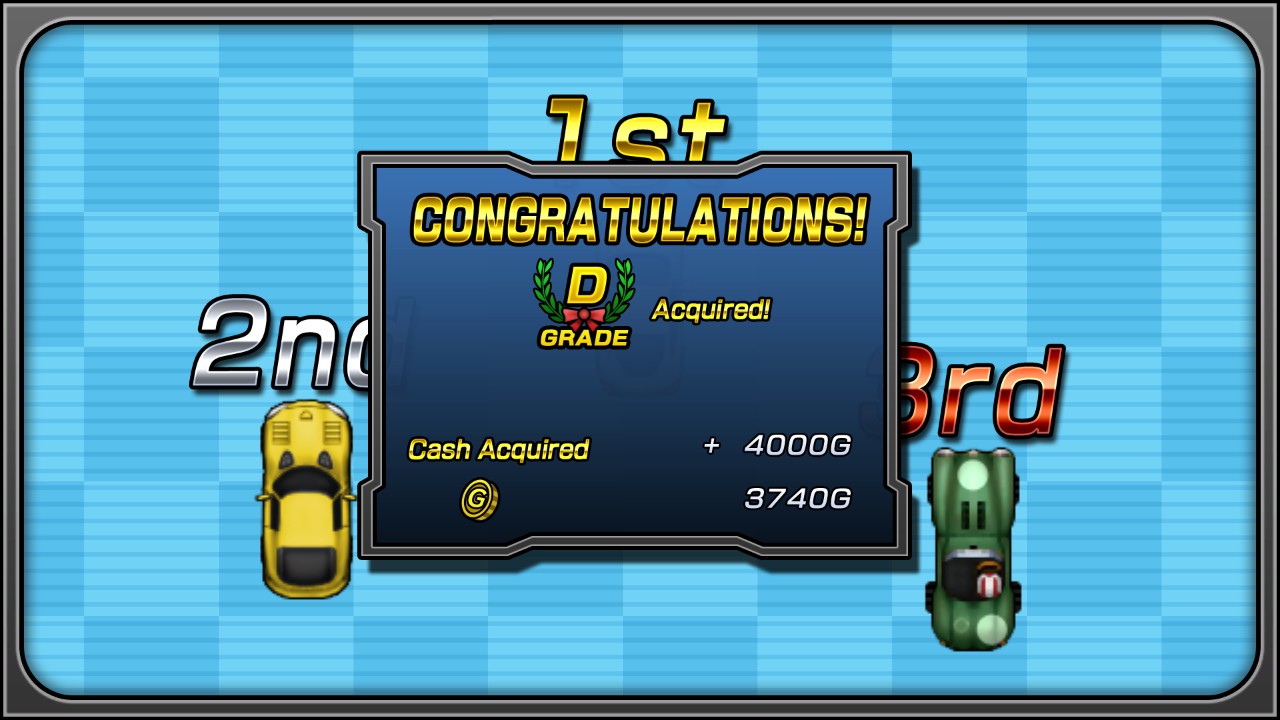This screenshot has height=720, width=1280.
Task: Select the D Grade laurel emblem
Action: coord(585,300)
